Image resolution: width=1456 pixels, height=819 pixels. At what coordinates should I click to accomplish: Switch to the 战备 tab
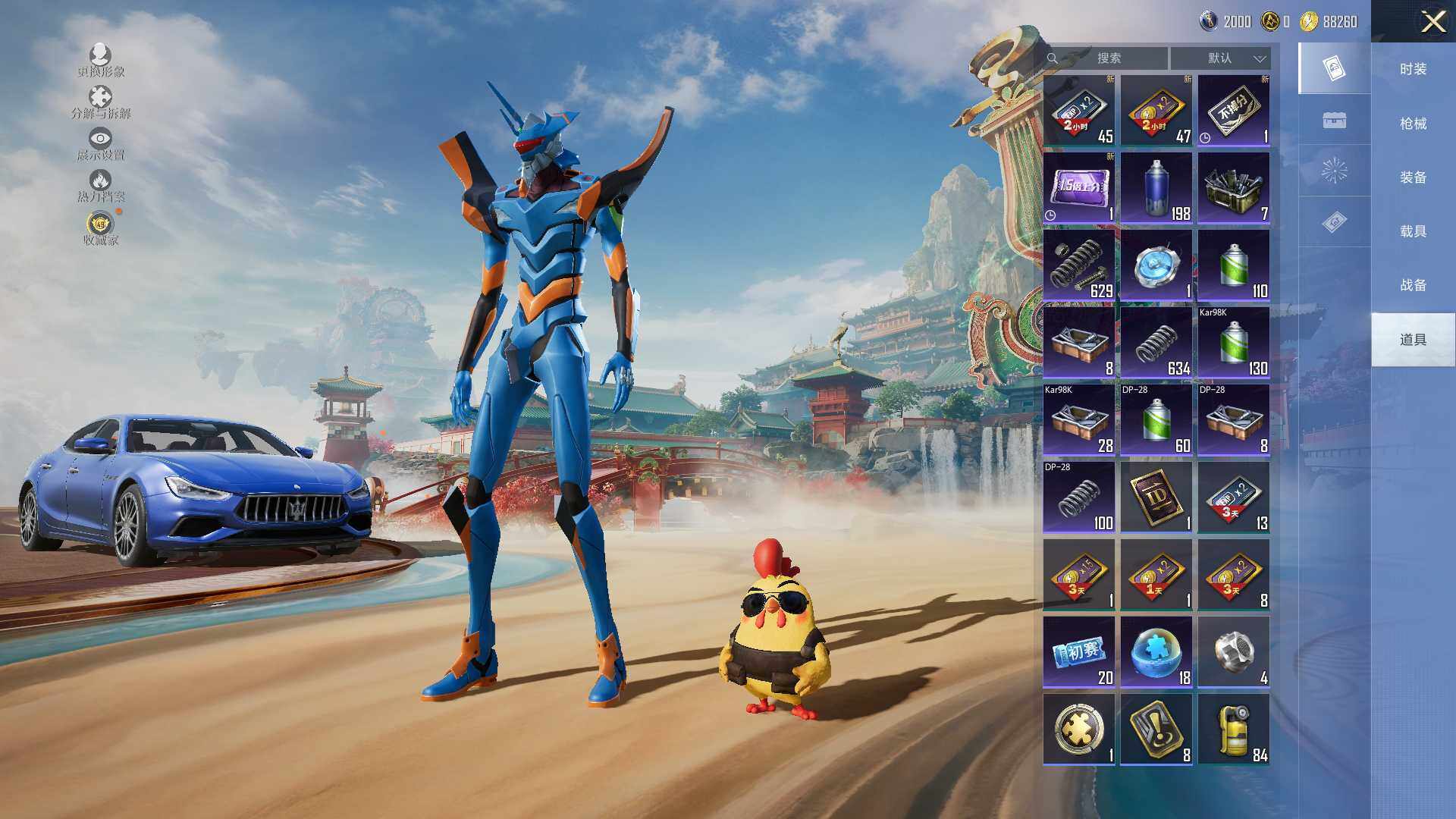tap(1413, 285)
